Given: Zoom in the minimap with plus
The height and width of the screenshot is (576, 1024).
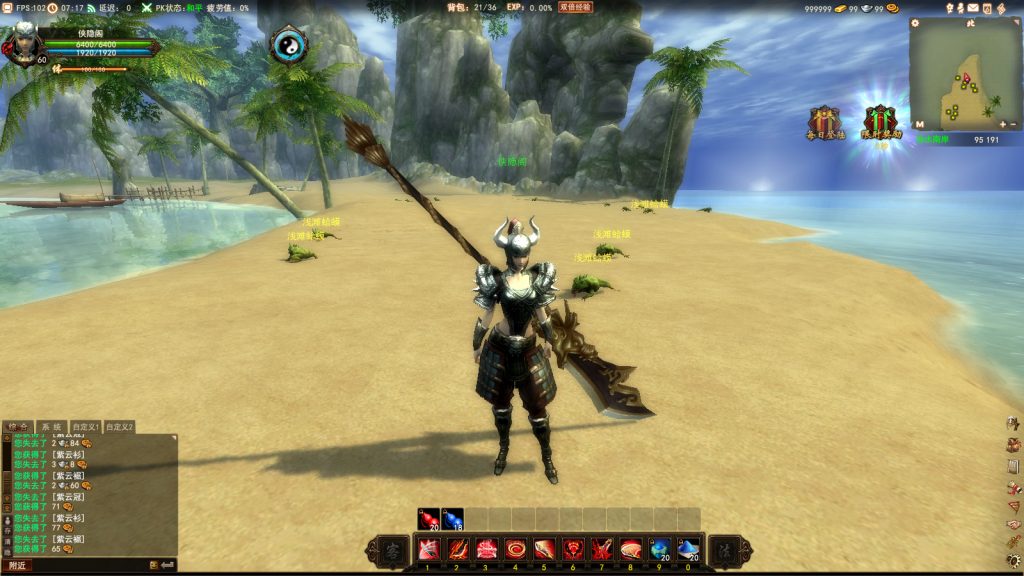Looking at the screenshot, I should [x=1002, y=125].
